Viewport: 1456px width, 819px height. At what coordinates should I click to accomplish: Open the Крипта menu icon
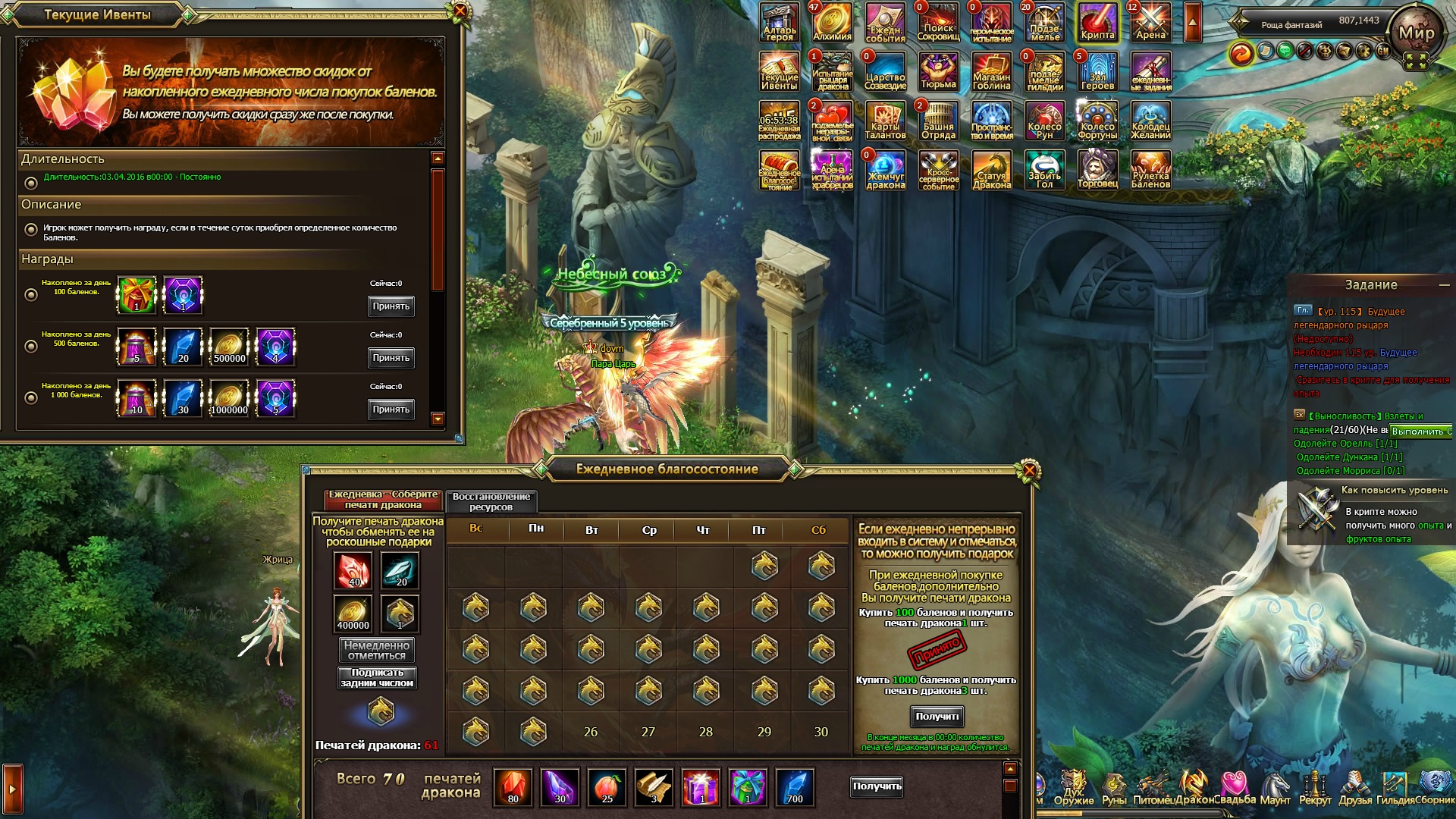tap(1097, 22)
